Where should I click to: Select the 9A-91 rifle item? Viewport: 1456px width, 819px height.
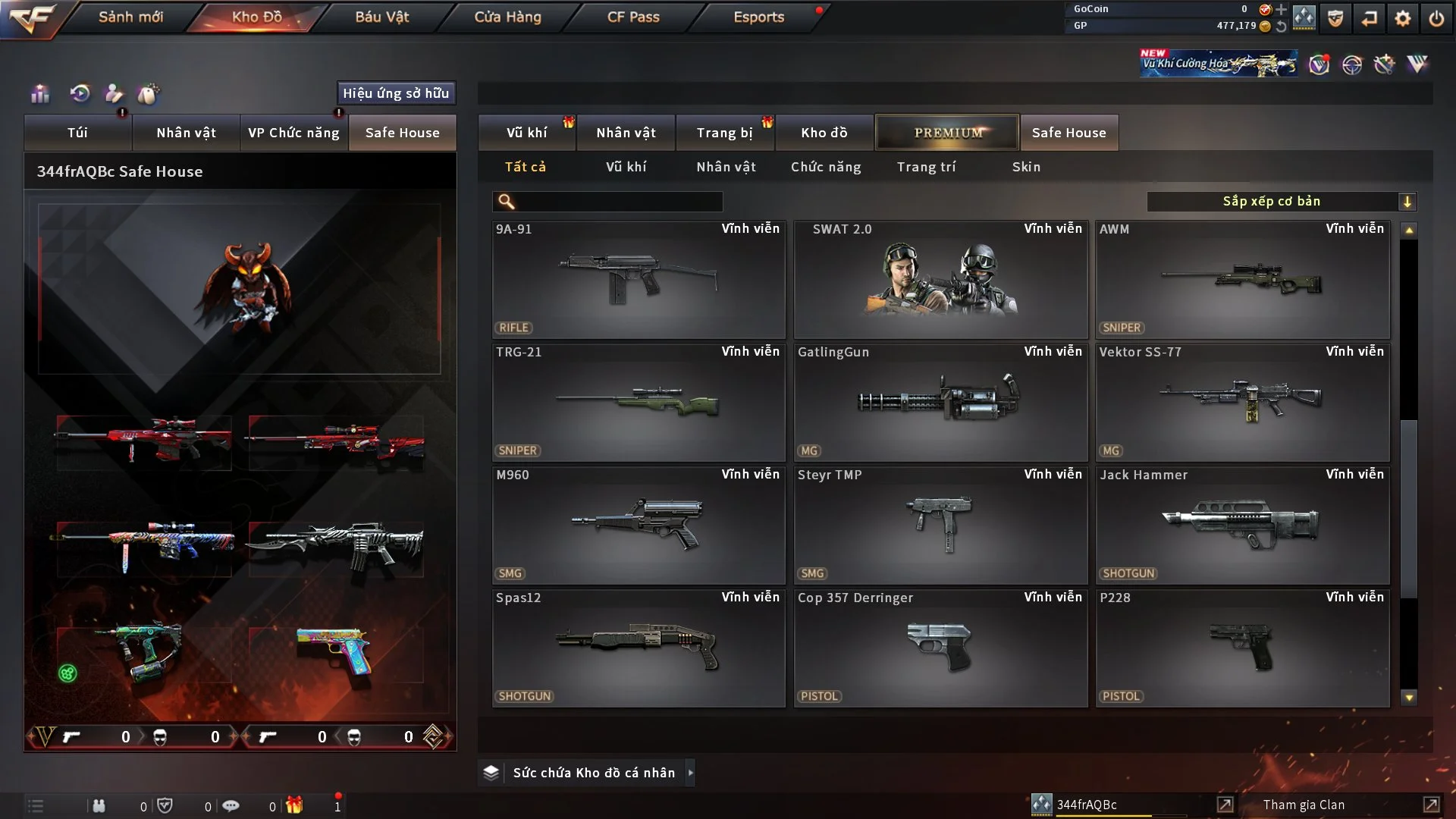(639, 279)
